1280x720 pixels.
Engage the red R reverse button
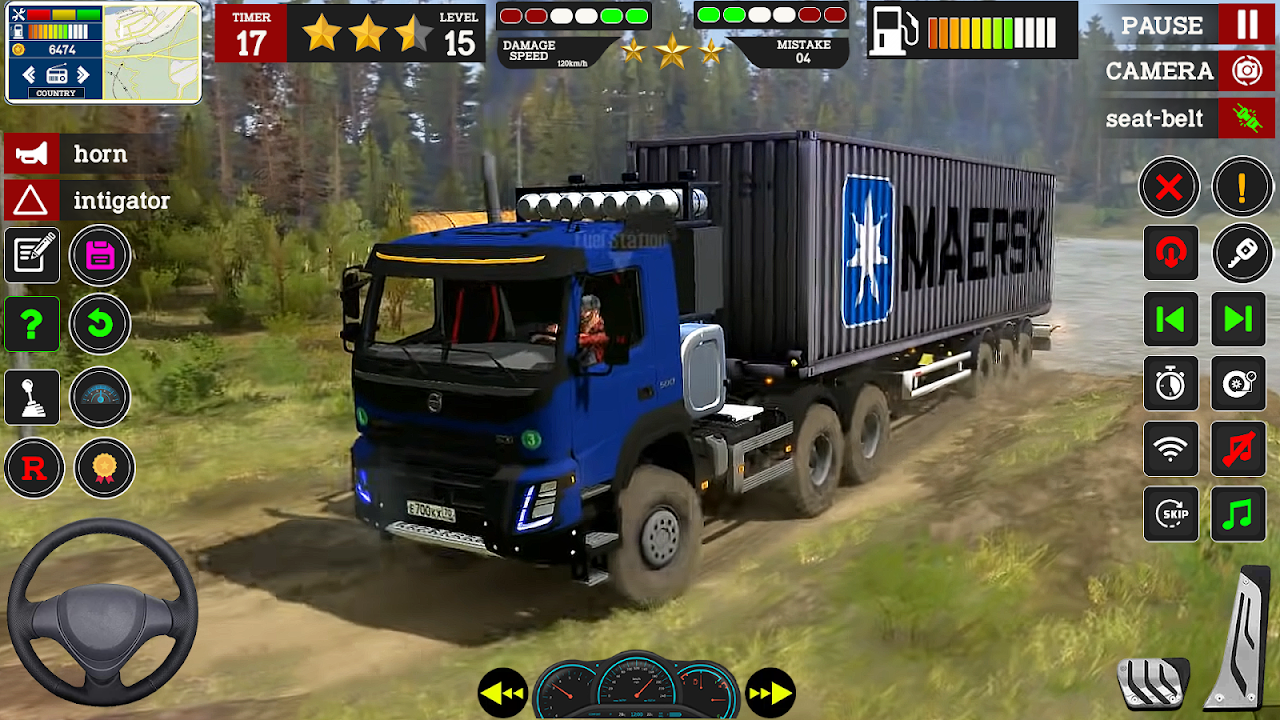pyautogui.click(x=34, y=468)
